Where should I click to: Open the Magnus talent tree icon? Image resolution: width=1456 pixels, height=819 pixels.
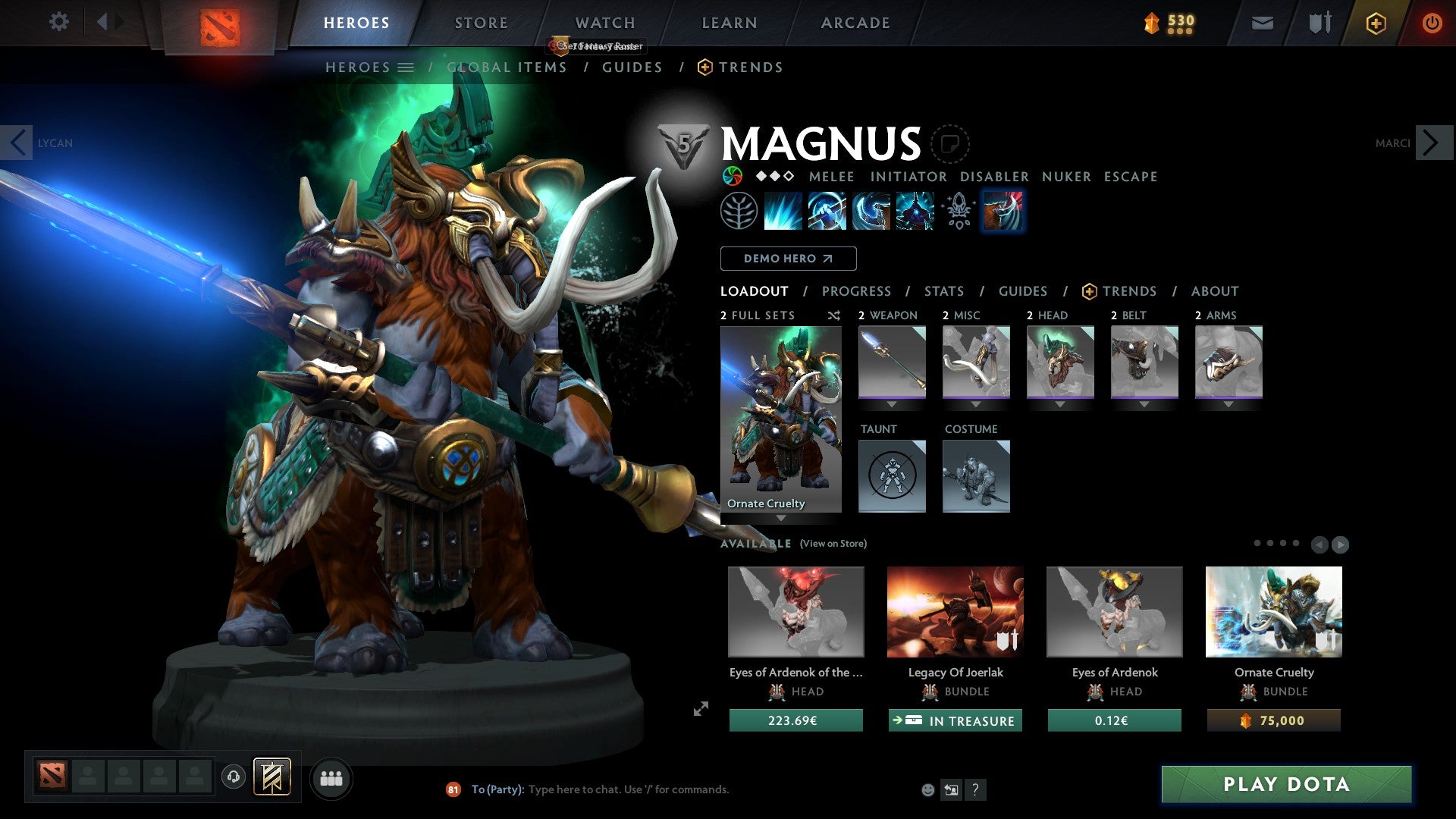tap(740, 211)
